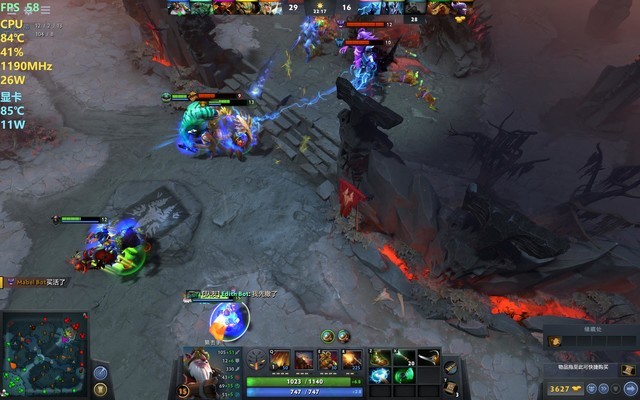Open the talent tree icon

(x=256, y=361)
